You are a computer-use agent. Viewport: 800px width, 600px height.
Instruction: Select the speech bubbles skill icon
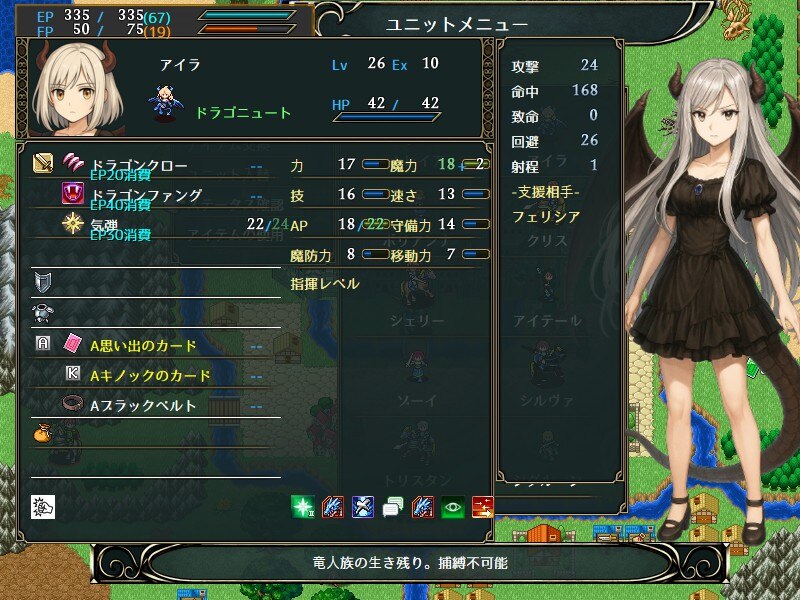click(x=392, y=506)
